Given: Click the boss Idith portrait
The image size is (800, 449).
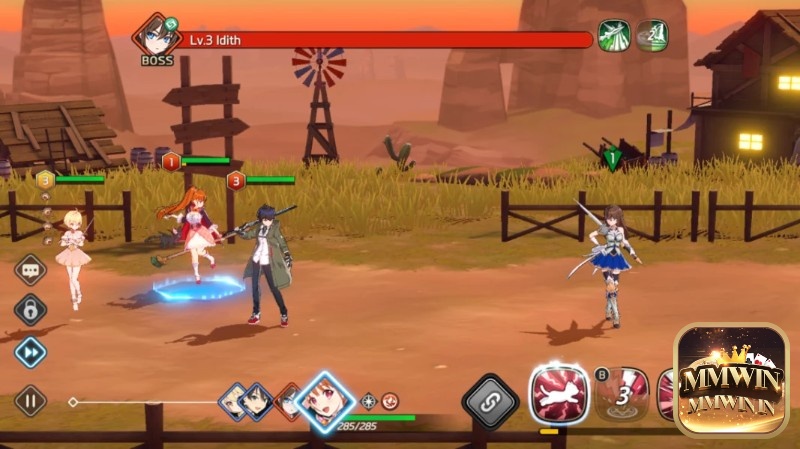Looking at the screenshot, I should click(x=156, y=37).
